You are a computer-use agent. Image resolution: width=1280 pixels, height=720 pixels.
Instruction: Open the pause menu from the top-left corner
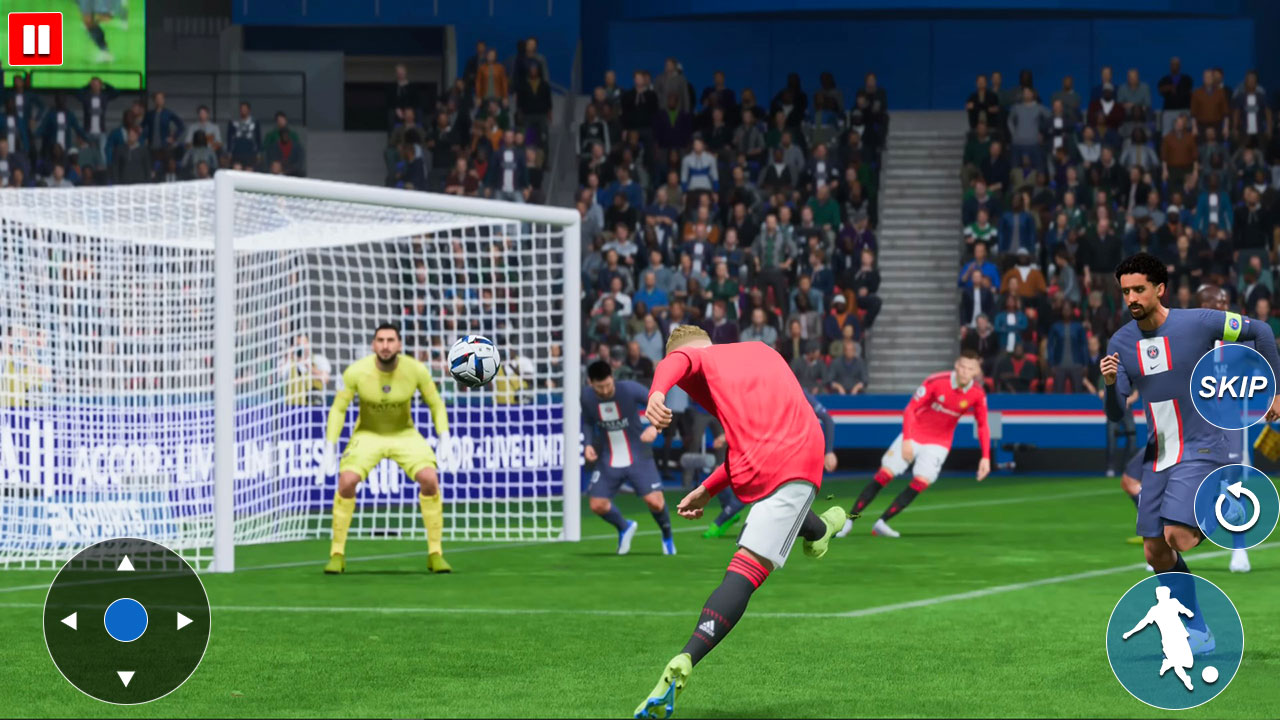pyautogui.click(x=34, y=40)
